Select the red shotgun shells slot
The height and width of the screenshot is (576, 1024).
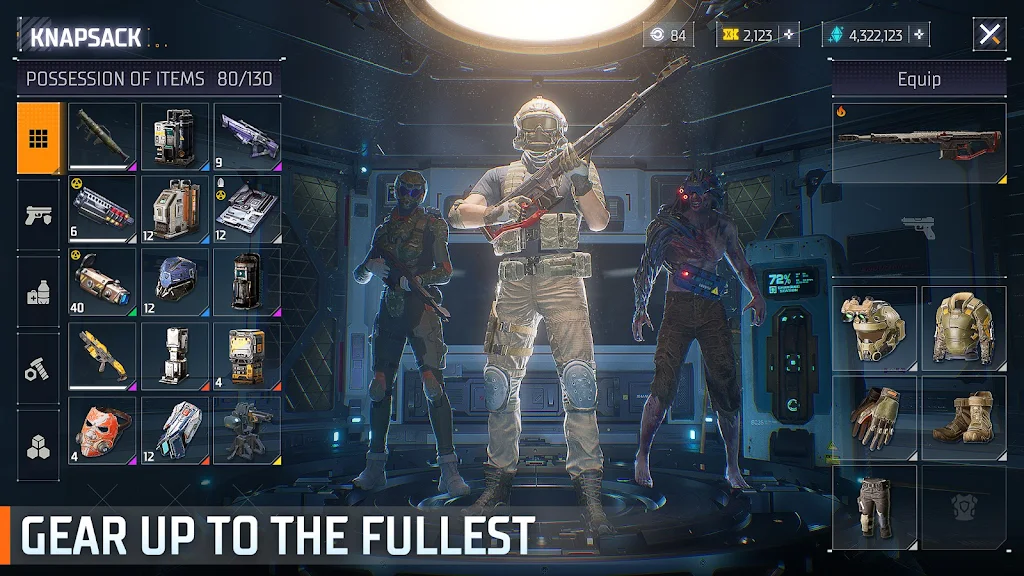[102, 209]
